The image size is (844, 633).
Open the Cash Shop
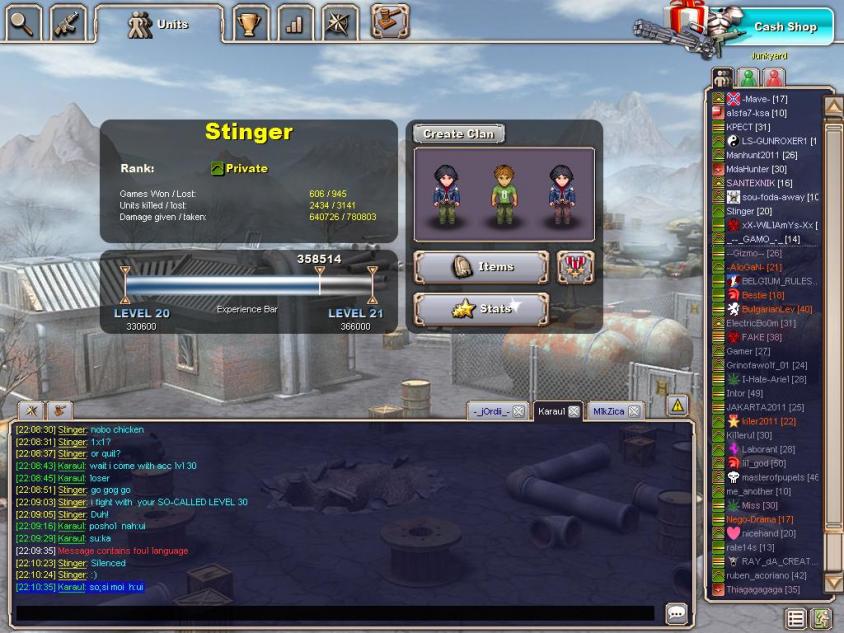coord(785,27)
